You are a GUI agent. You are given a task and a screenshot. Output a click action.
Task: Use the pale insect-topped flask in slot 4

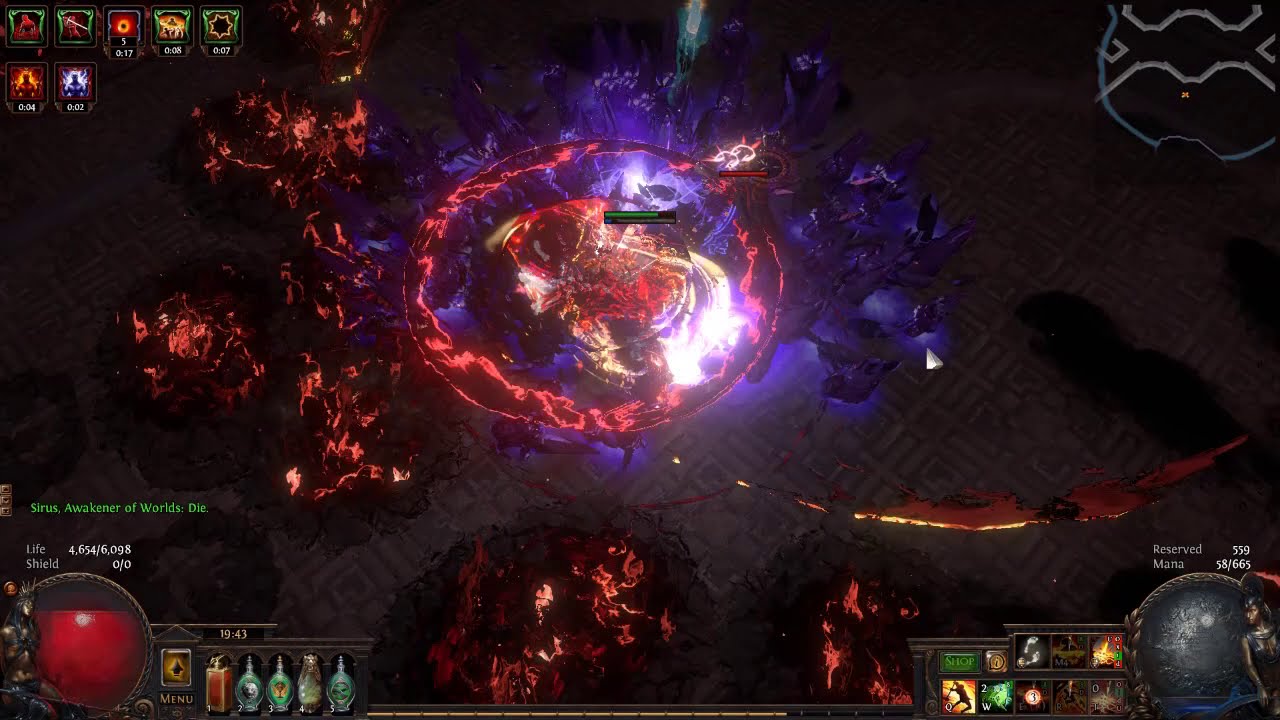tap(310, 685)
